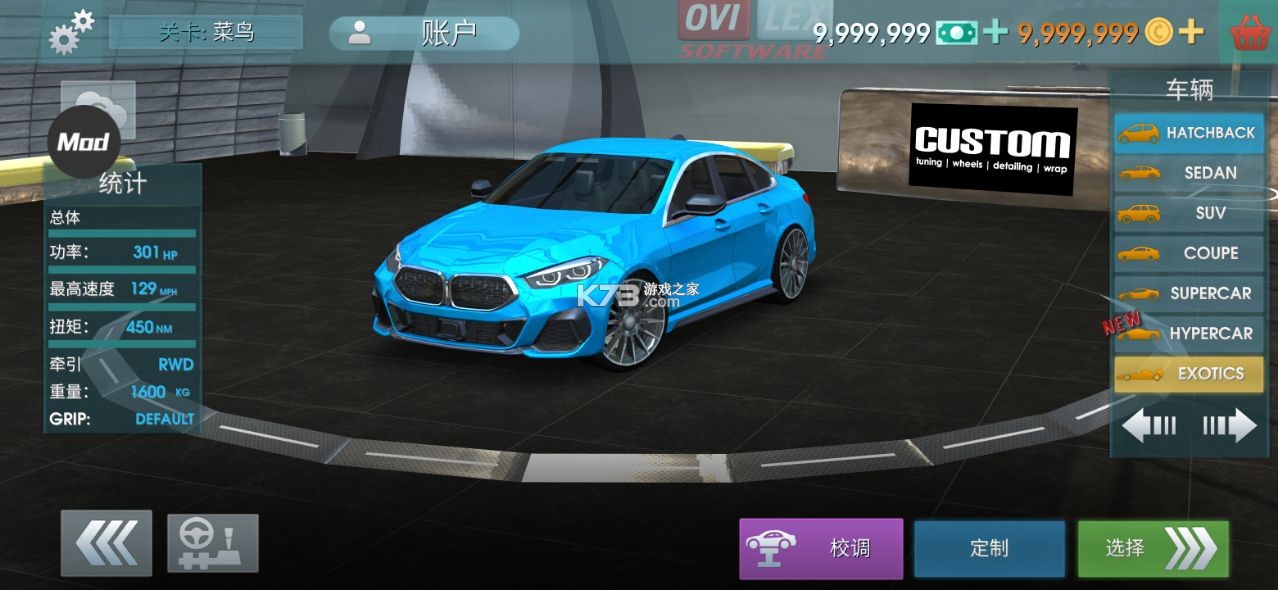The width and height of the screenshot is (1278, 590).
Task: Open the 校调 tuning menu
Action: (821, 548)
